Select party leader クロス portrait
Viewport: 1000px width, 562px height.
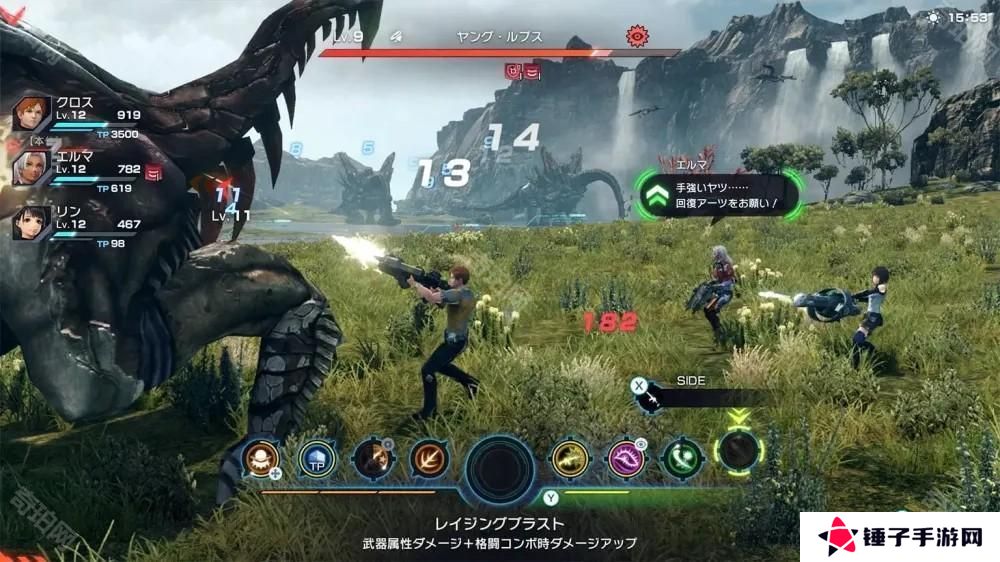pos(32,113)
